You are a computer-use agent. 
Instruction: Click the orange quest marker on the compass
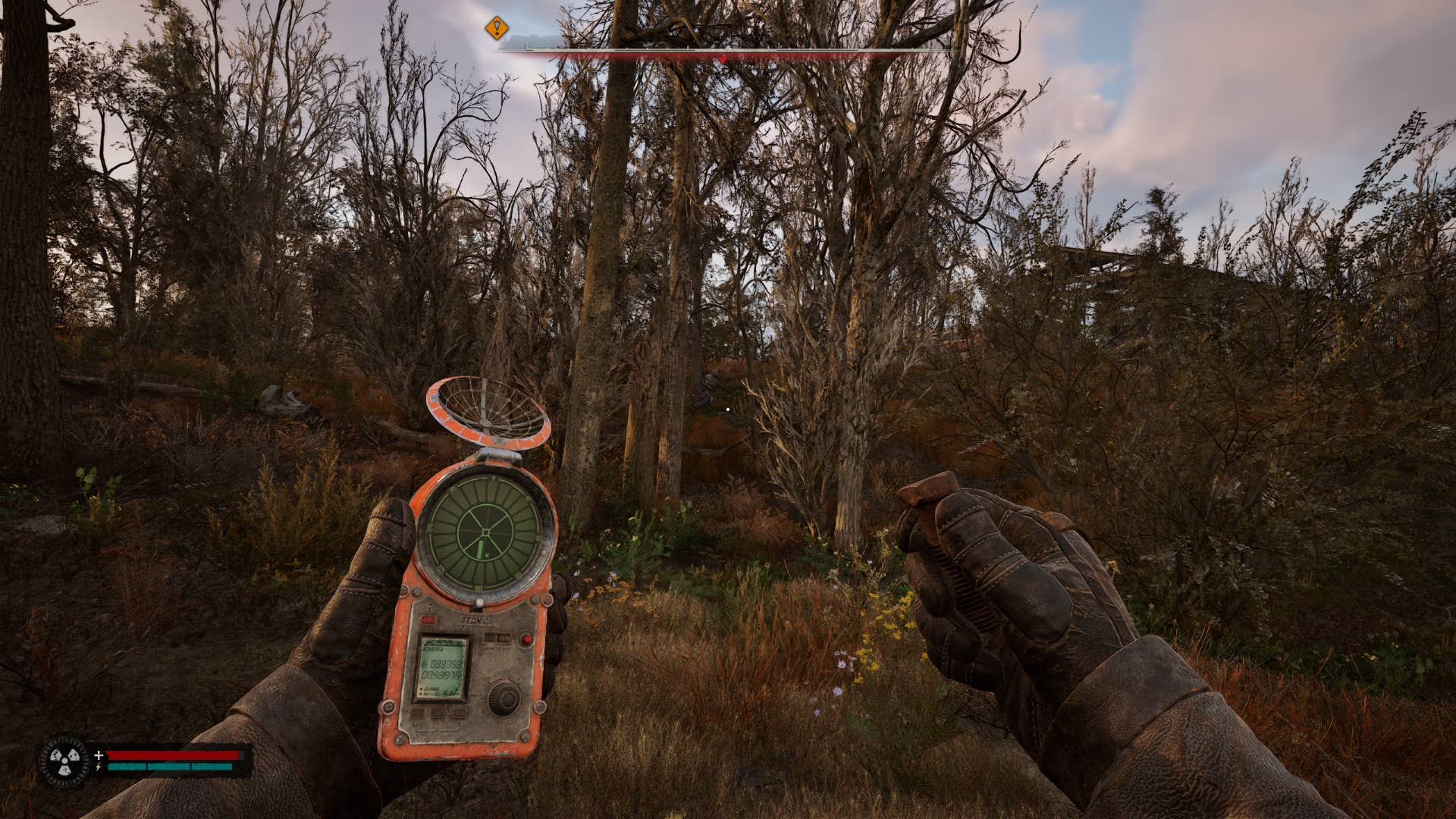(497, 29)
